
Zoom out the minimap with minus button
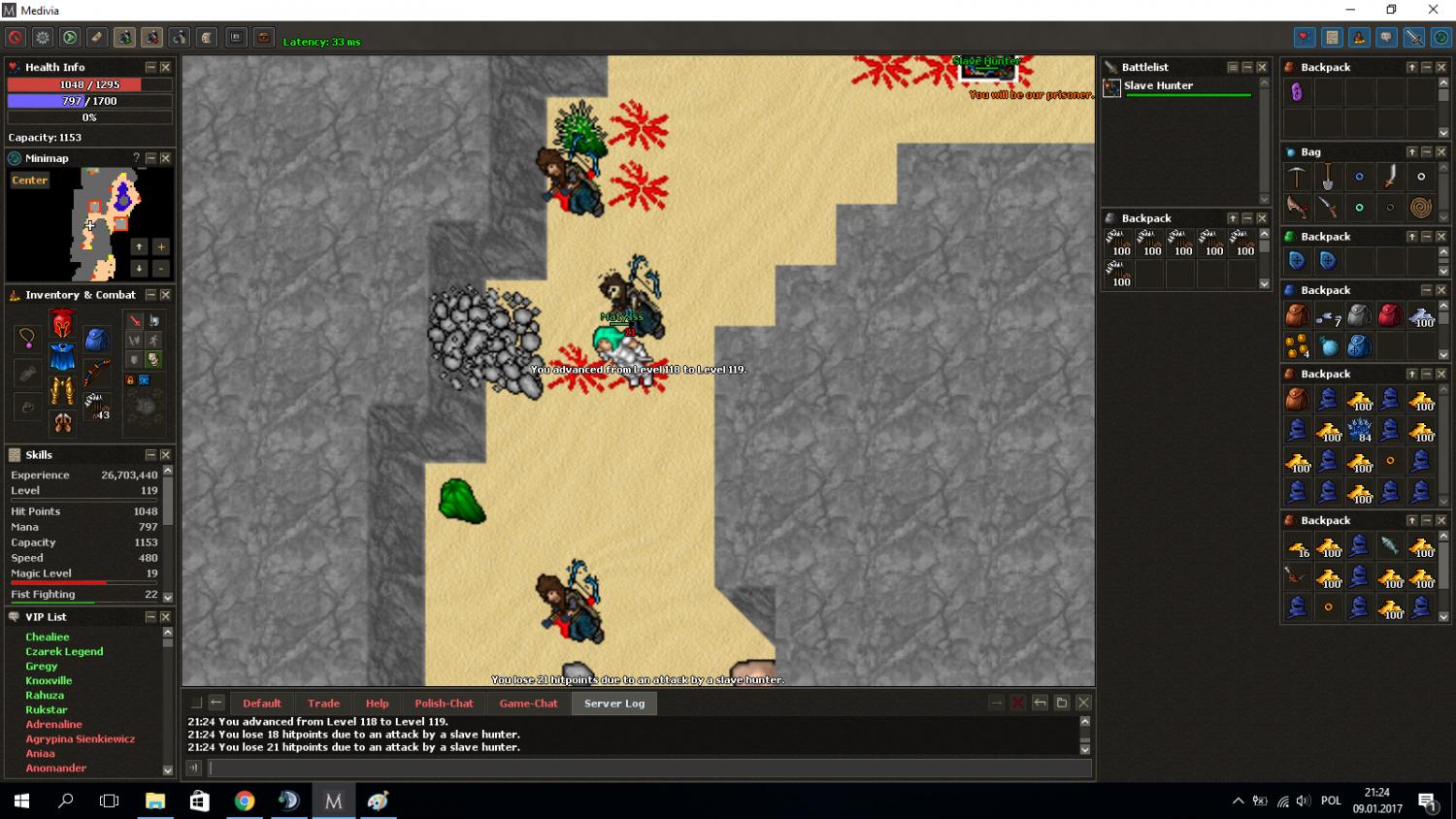coord(161,268)
